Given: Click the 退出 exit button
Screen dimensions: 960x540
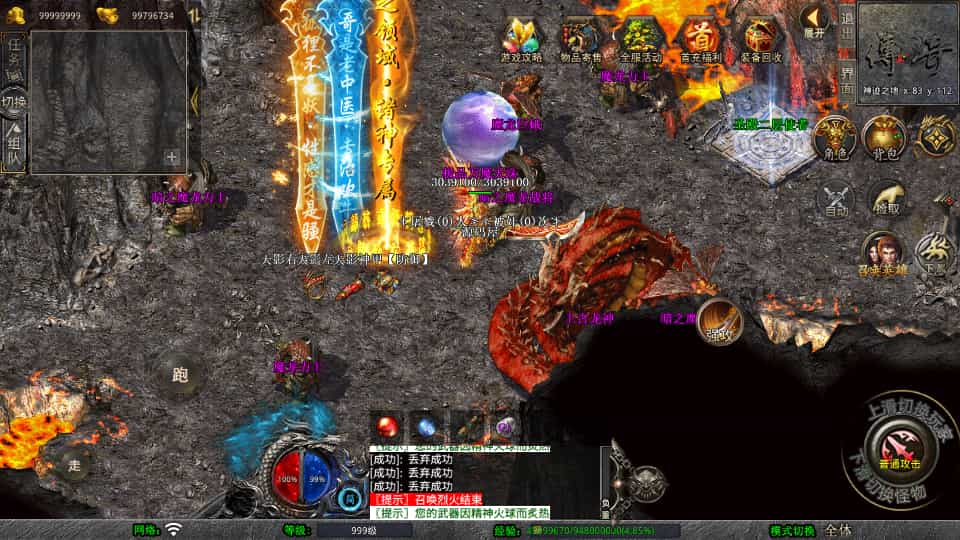Looking at the screenshot, I should coord(846,16).
